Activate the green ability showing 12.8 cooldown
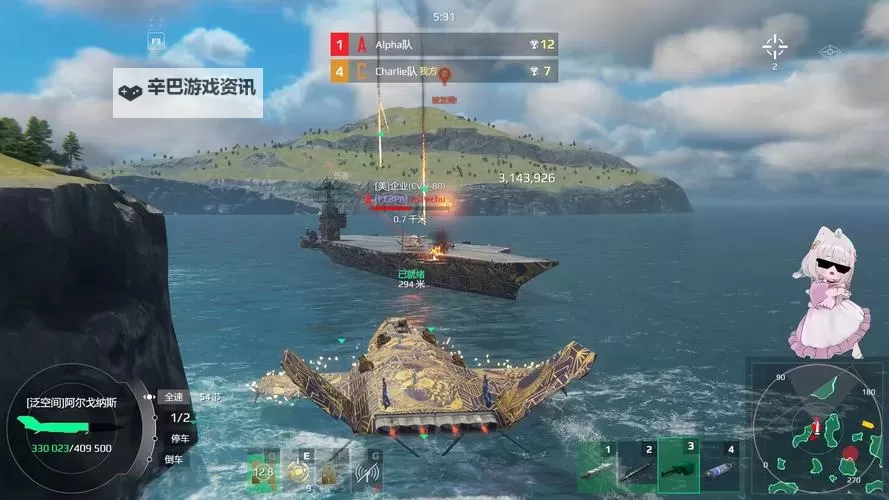Viewport: 889px width, 500px height. click(x=263, y=471)
